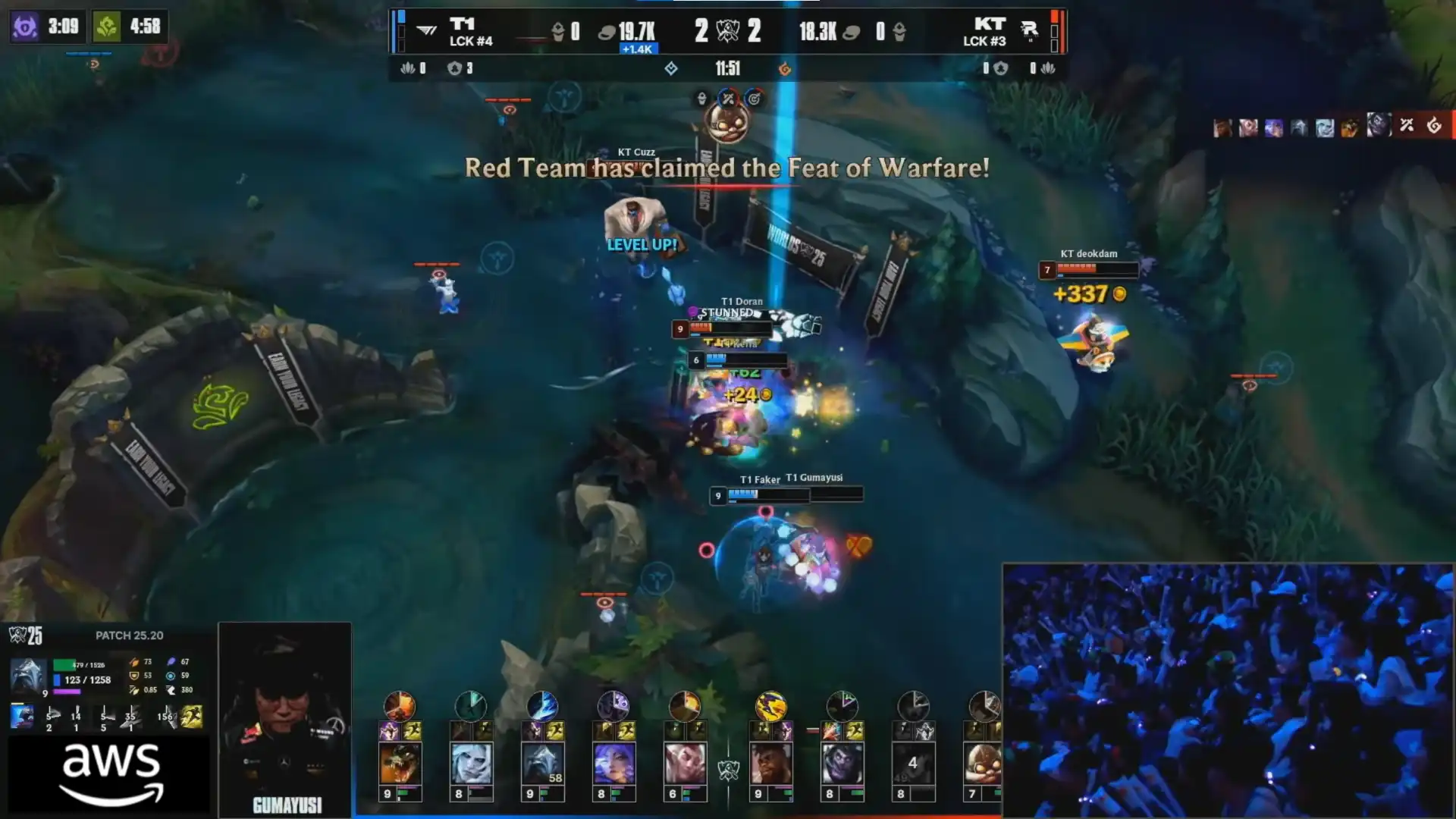Screen dimensions: 1456x819
Task: Click the yellow Flash summoner spell in stats panel
Action: click(x=192, y=717)
